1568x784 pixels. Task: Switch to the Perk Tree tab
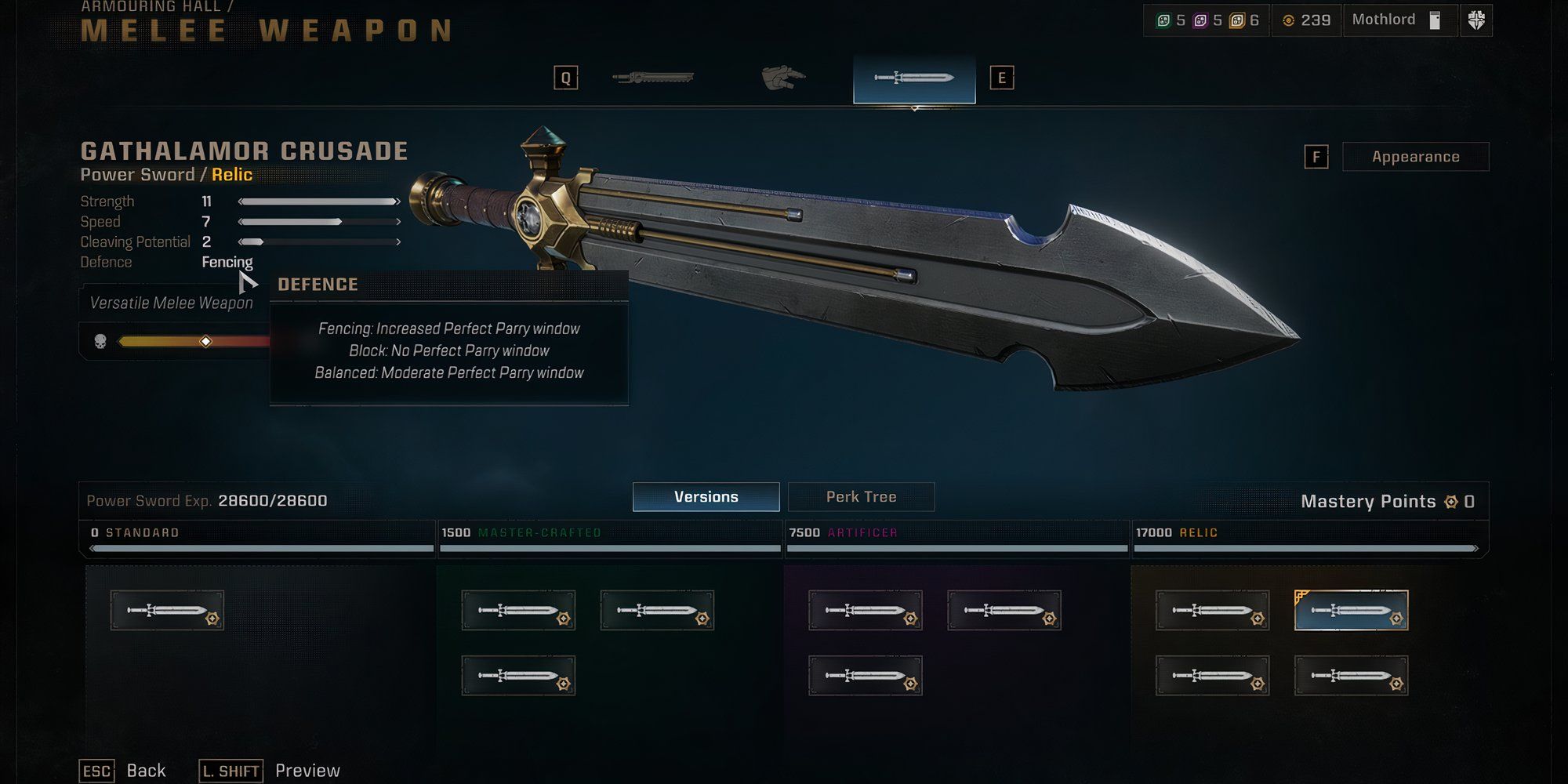pyautogui.click(x=861, y=497)
